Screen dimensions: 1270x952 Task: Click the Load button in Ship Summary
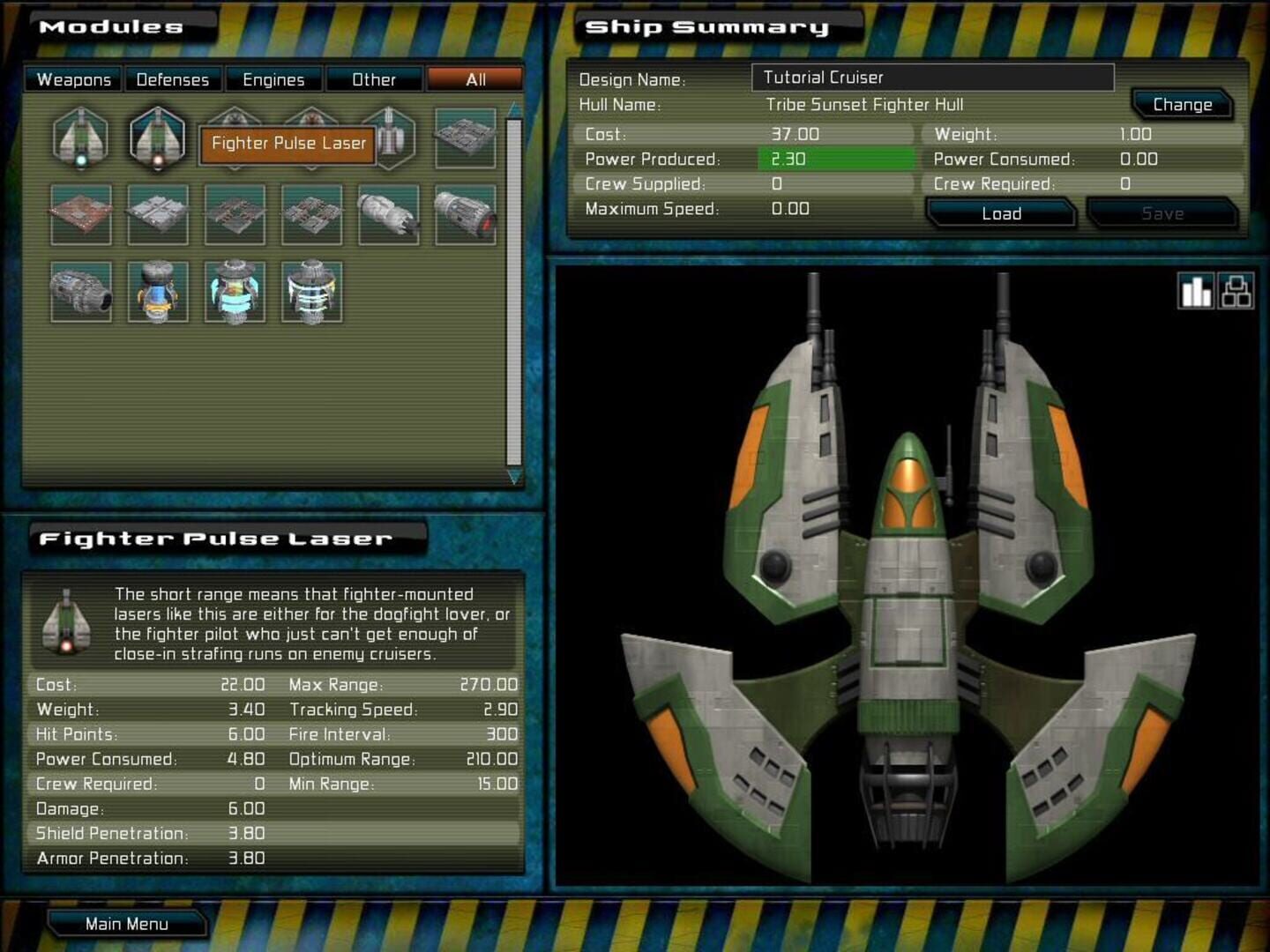pyautogui.click(x=1000, y=212)
